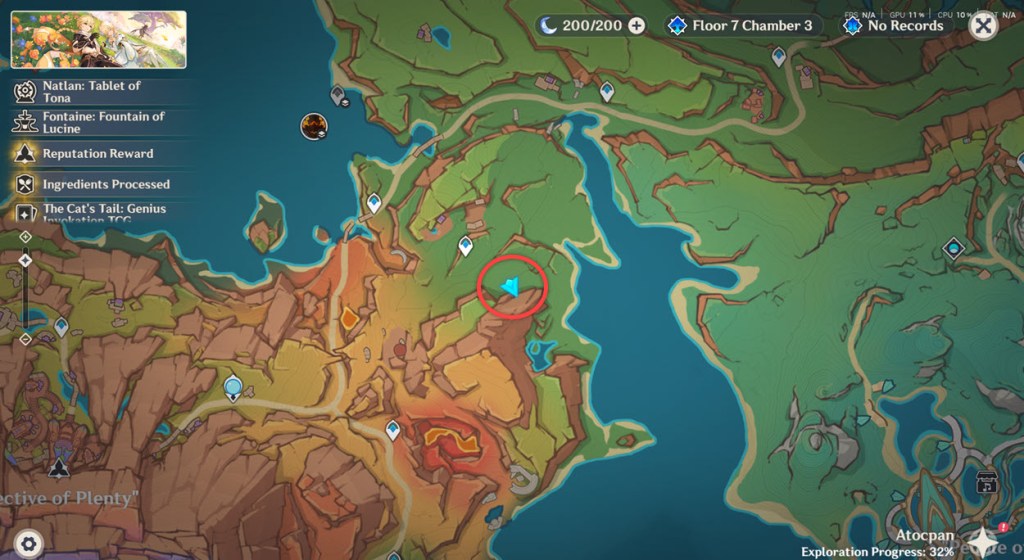The width and height of the screenshot is (1024, 560).
Task: Add Original Resin with the plus button
Action: (636, 26)
